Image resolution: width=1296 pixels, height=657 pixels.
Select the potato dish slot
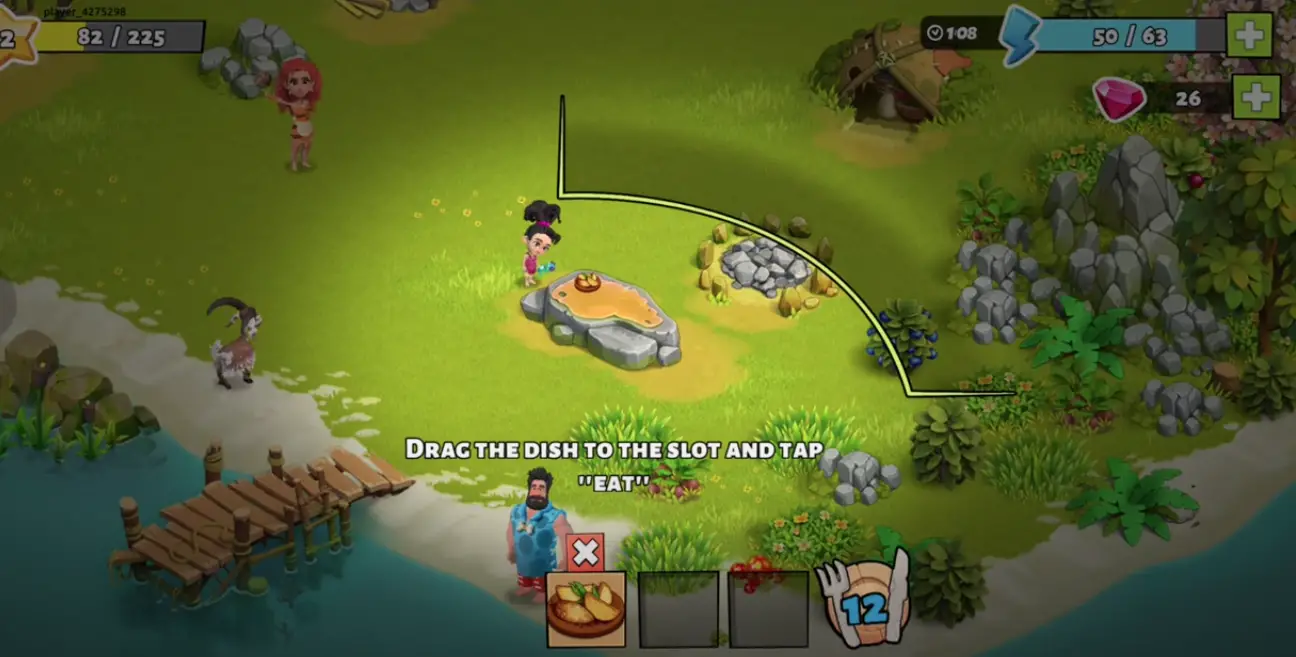pyautogui.click(x=586, y=609)
